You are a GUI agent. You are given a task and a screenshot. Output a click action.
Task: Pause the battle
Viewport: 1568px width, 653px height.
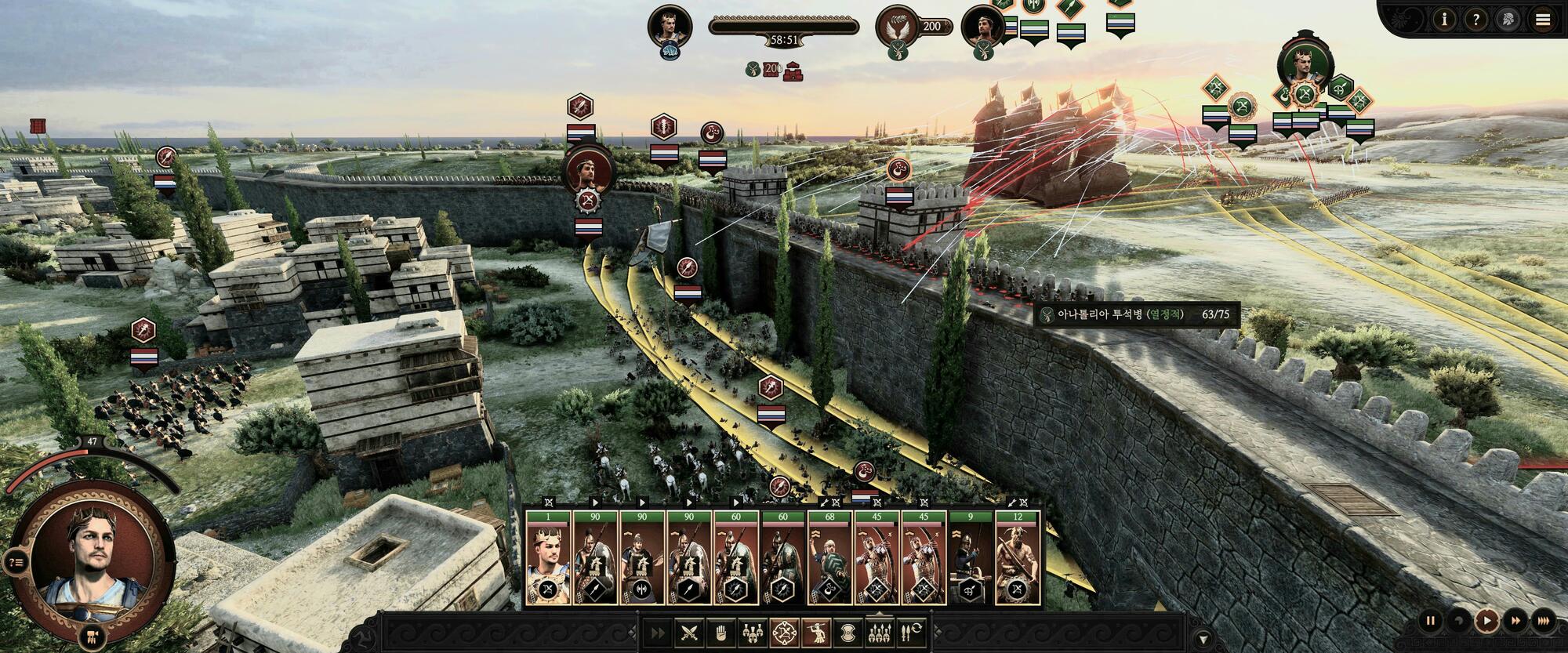click(x=1430, y=621)
